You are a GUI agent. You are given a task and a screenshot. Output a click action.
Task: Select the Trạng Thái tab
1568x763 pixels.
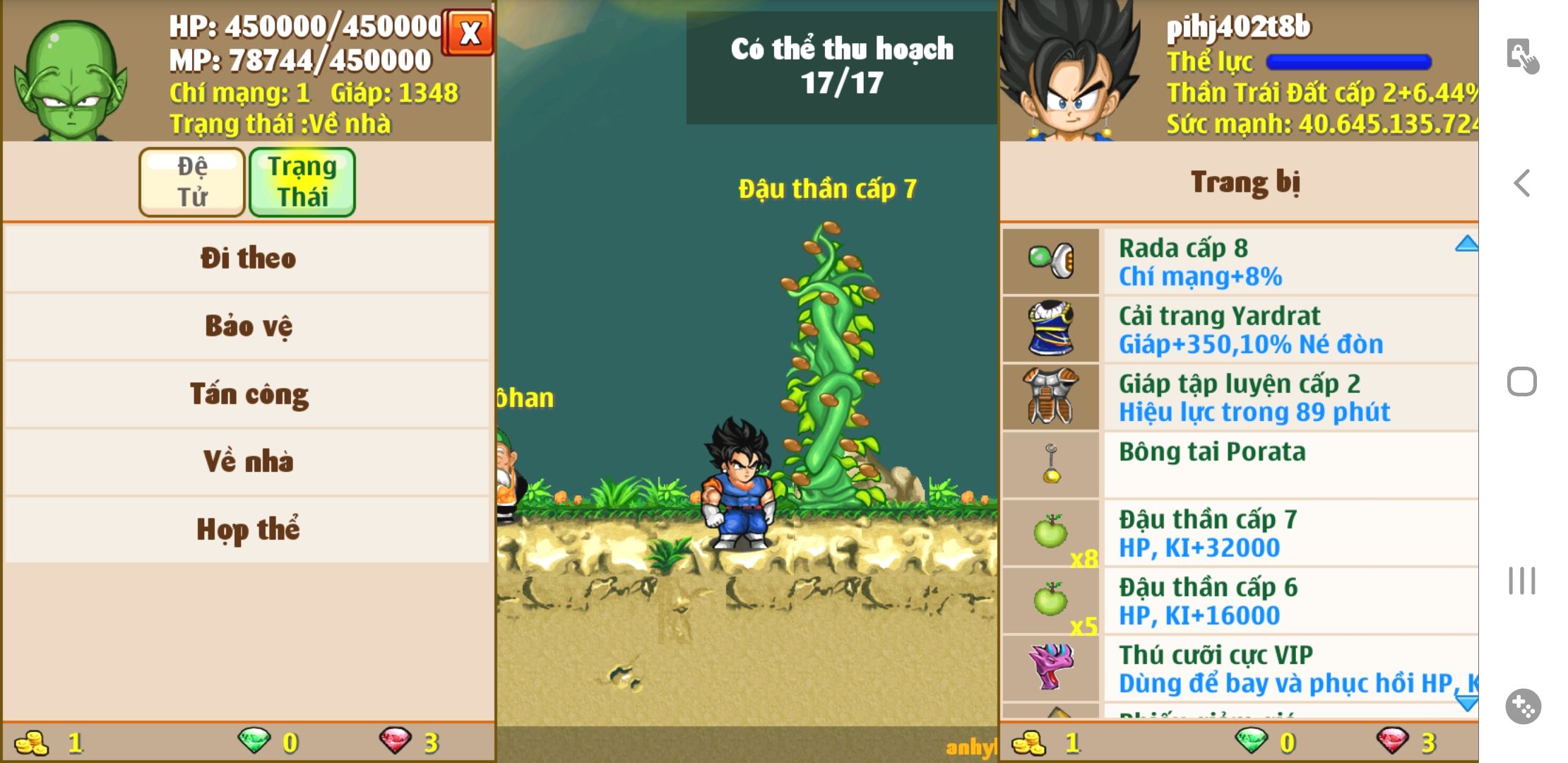click(x=302, y=182)
